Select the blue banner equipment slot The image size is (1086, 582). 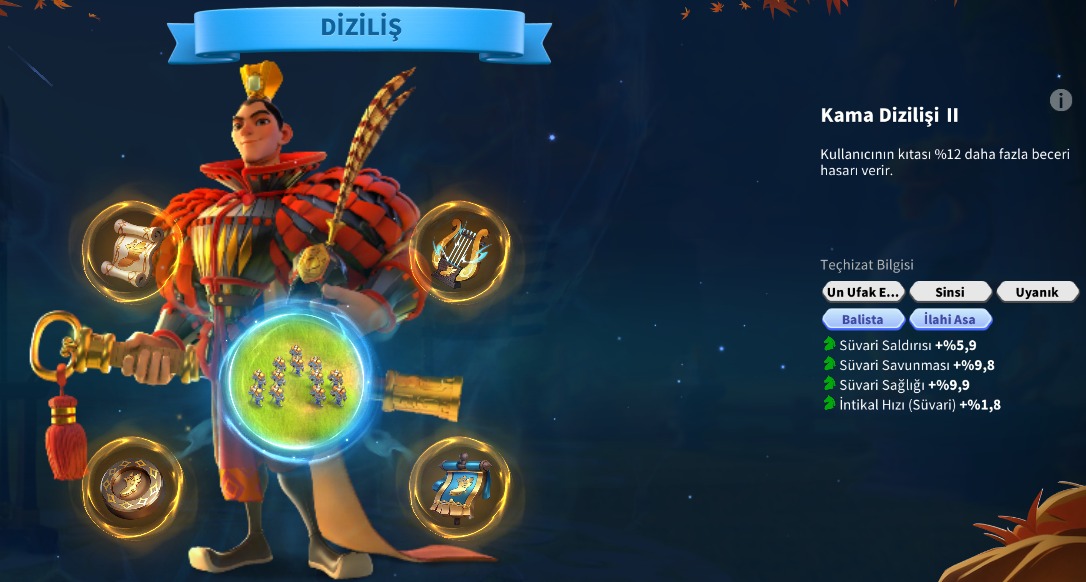(459, 487)
